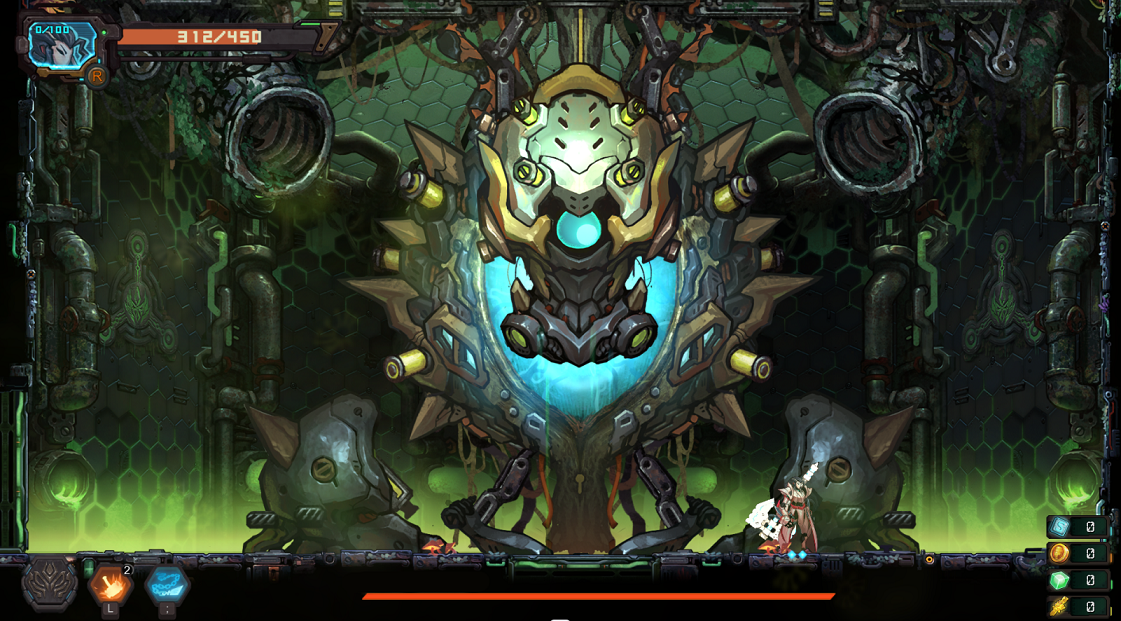Activate the orange hammer smash ability
This screenshot has height=621, width=1121.
[110, 585]
